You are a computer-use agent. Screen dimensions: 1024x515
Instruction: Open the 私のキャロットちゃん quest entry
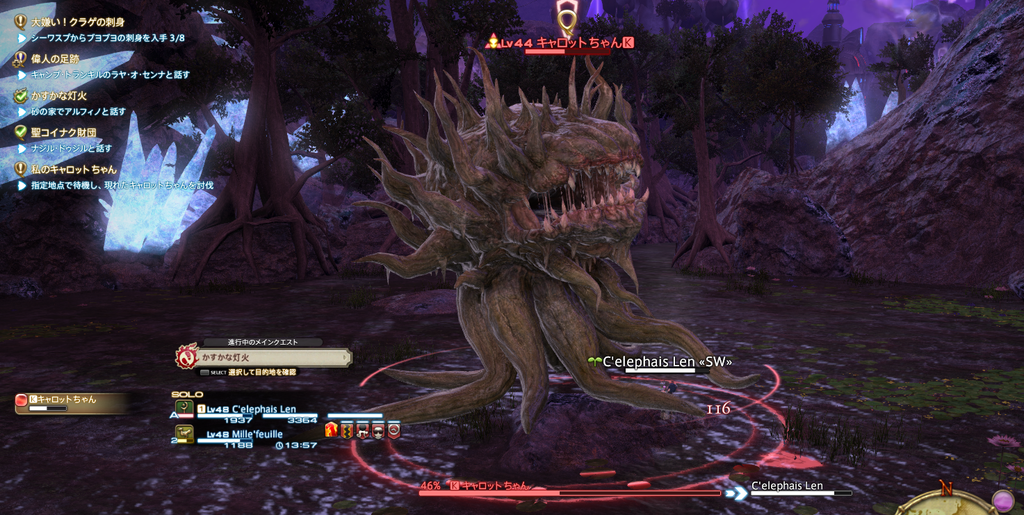[x=73, y=169]
